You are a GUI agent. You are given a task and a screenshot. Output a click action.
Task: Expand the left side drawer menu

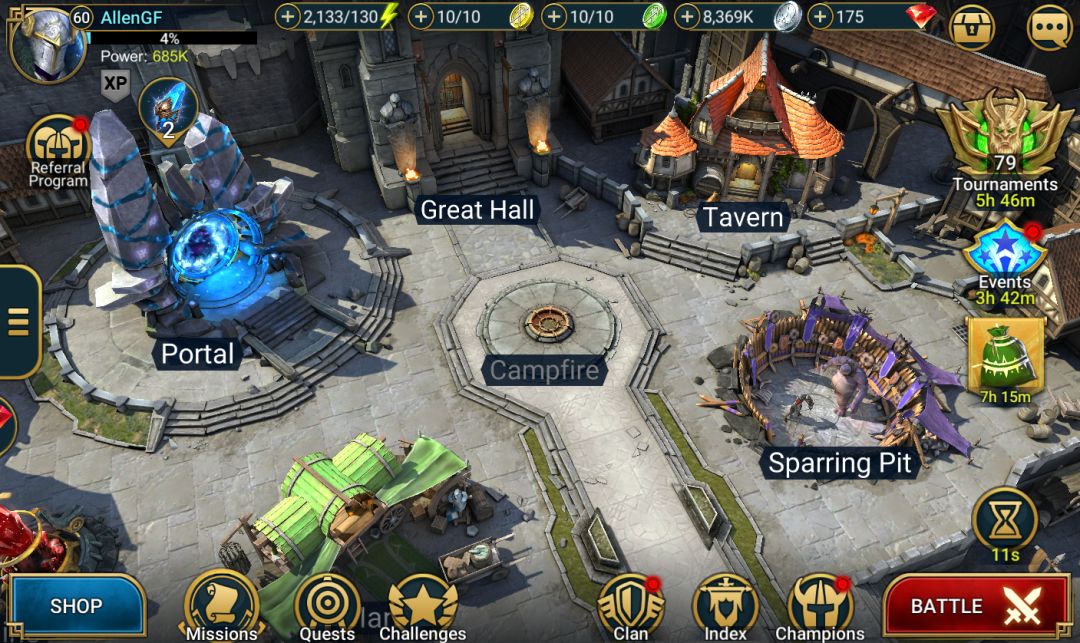(18, 322)
